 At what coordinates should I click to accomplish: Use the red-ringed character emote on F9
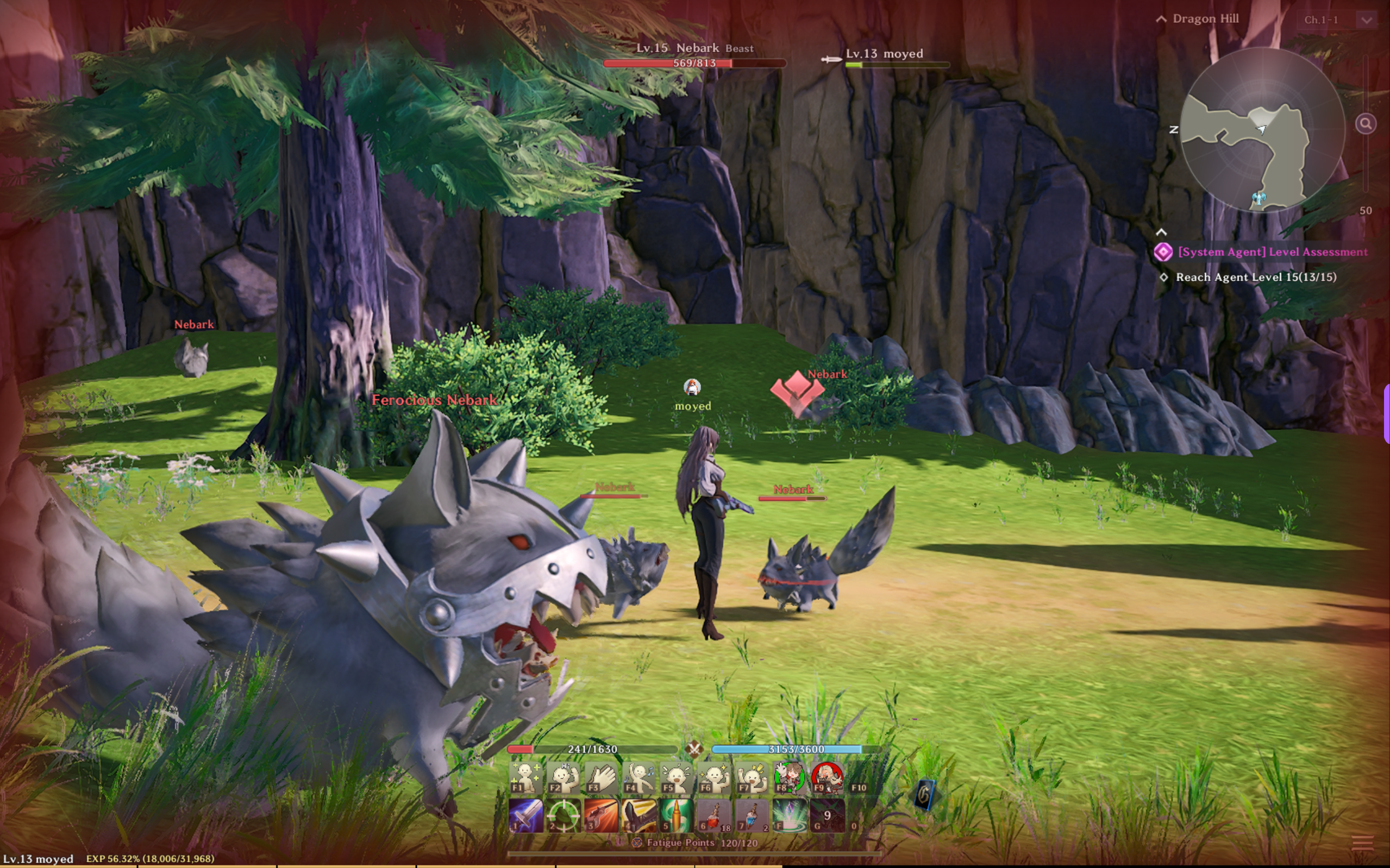pyautogui.click(x=827, y=778)
